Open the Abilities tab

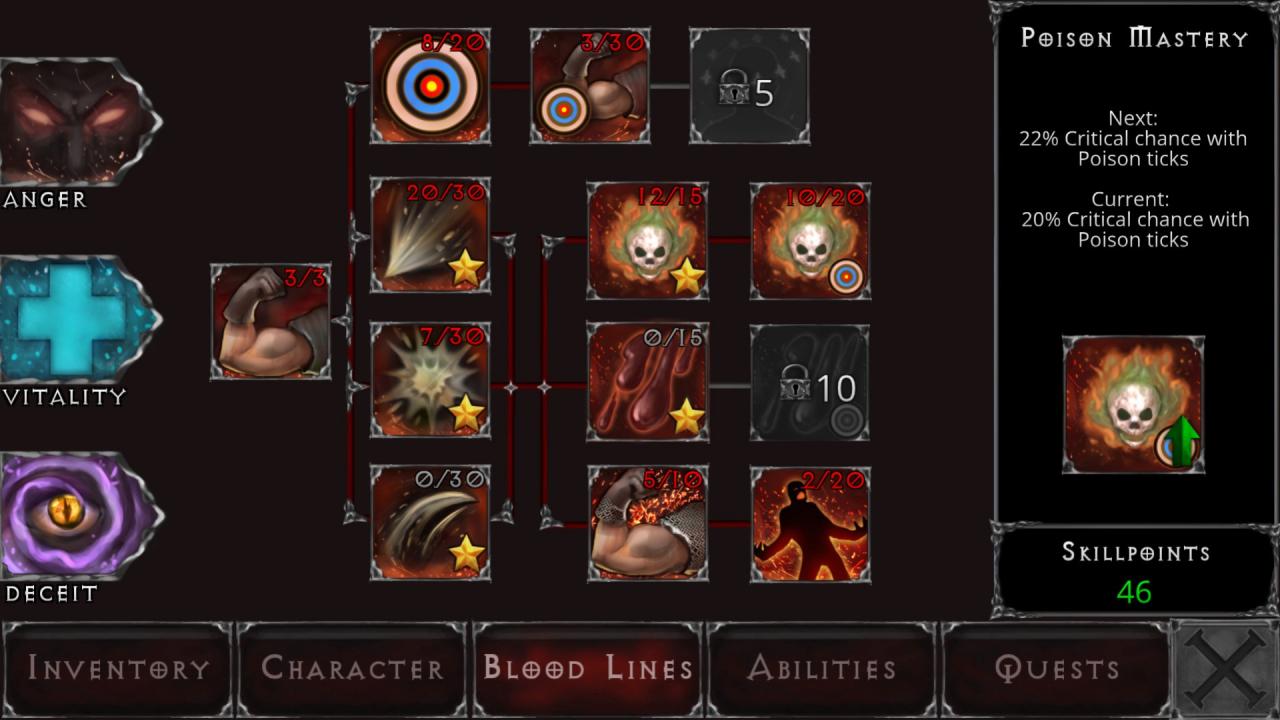pos(822,667)
